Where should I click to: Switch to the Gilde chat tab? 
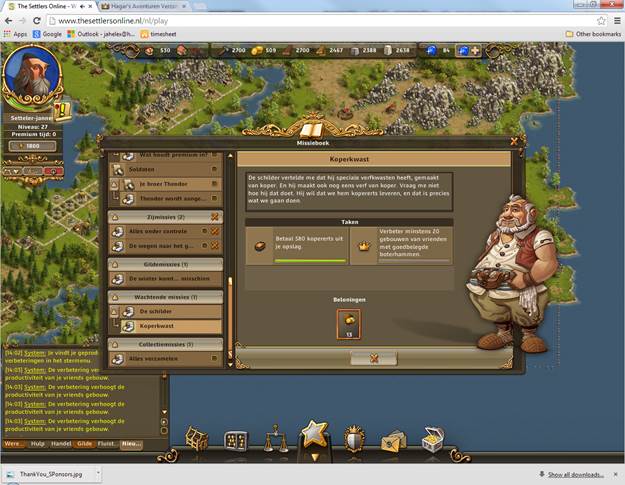coord(85,444)
